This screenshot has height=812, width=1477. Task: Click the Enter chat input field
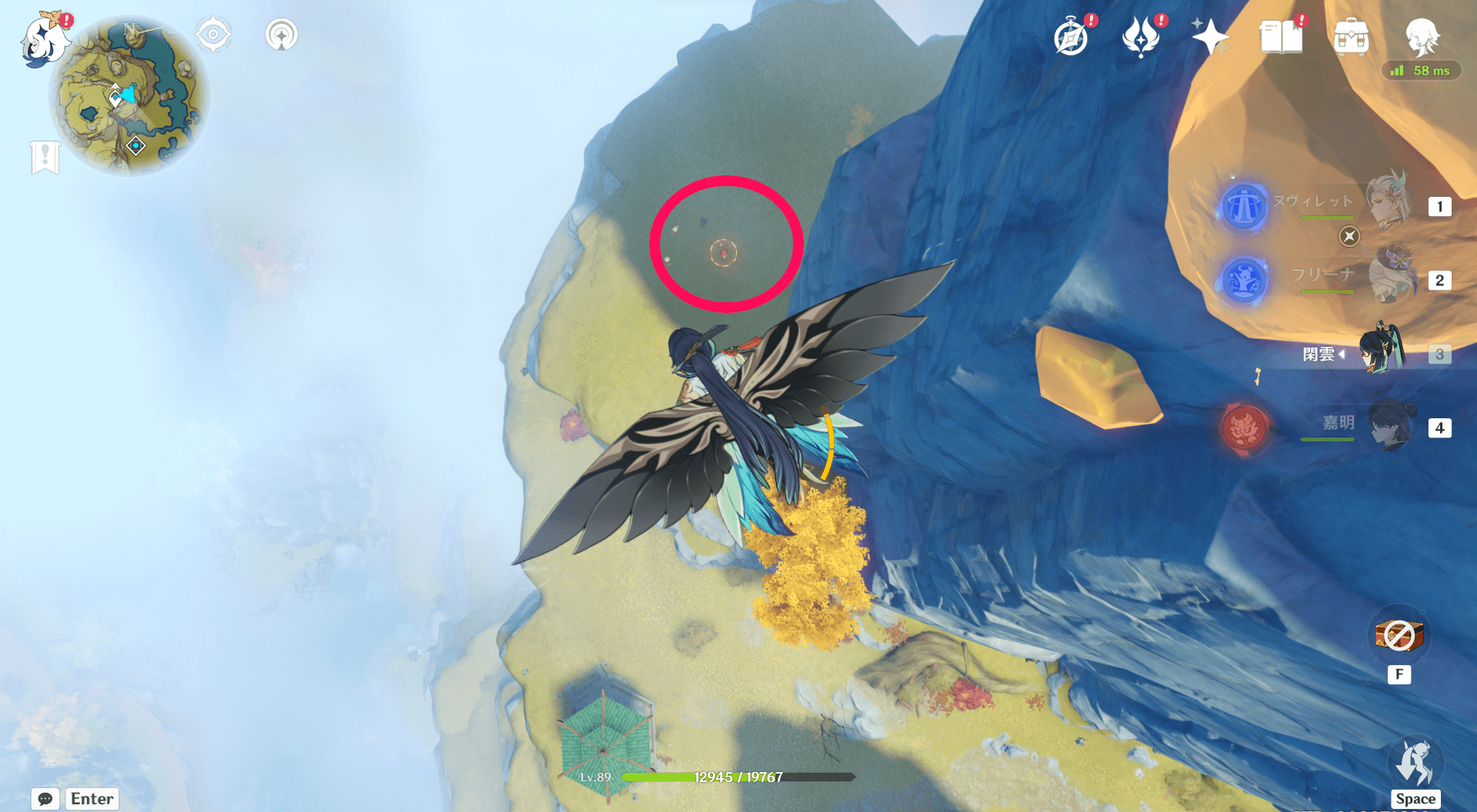click(91, 799)
